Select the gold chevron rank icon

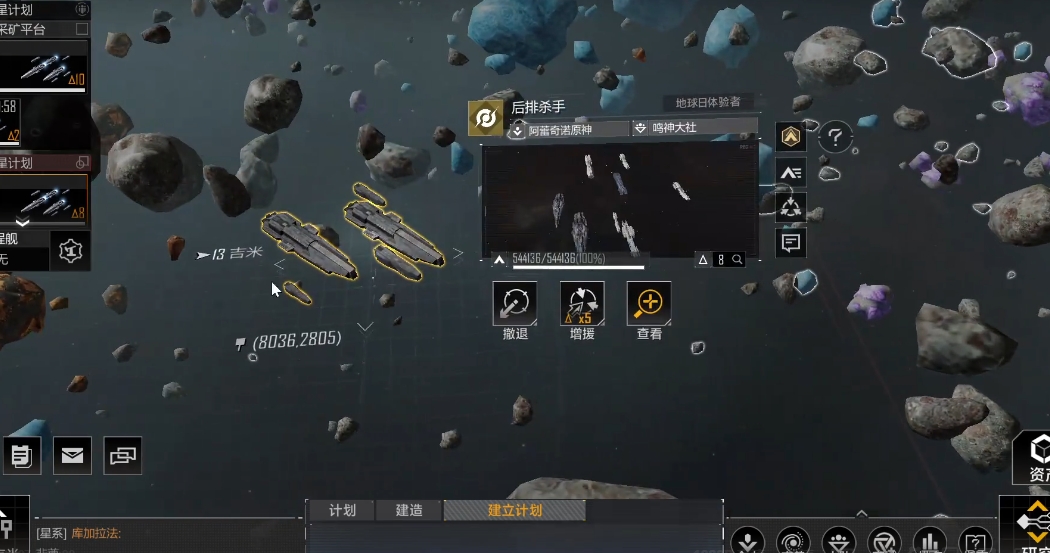click(x=791, y=137)
